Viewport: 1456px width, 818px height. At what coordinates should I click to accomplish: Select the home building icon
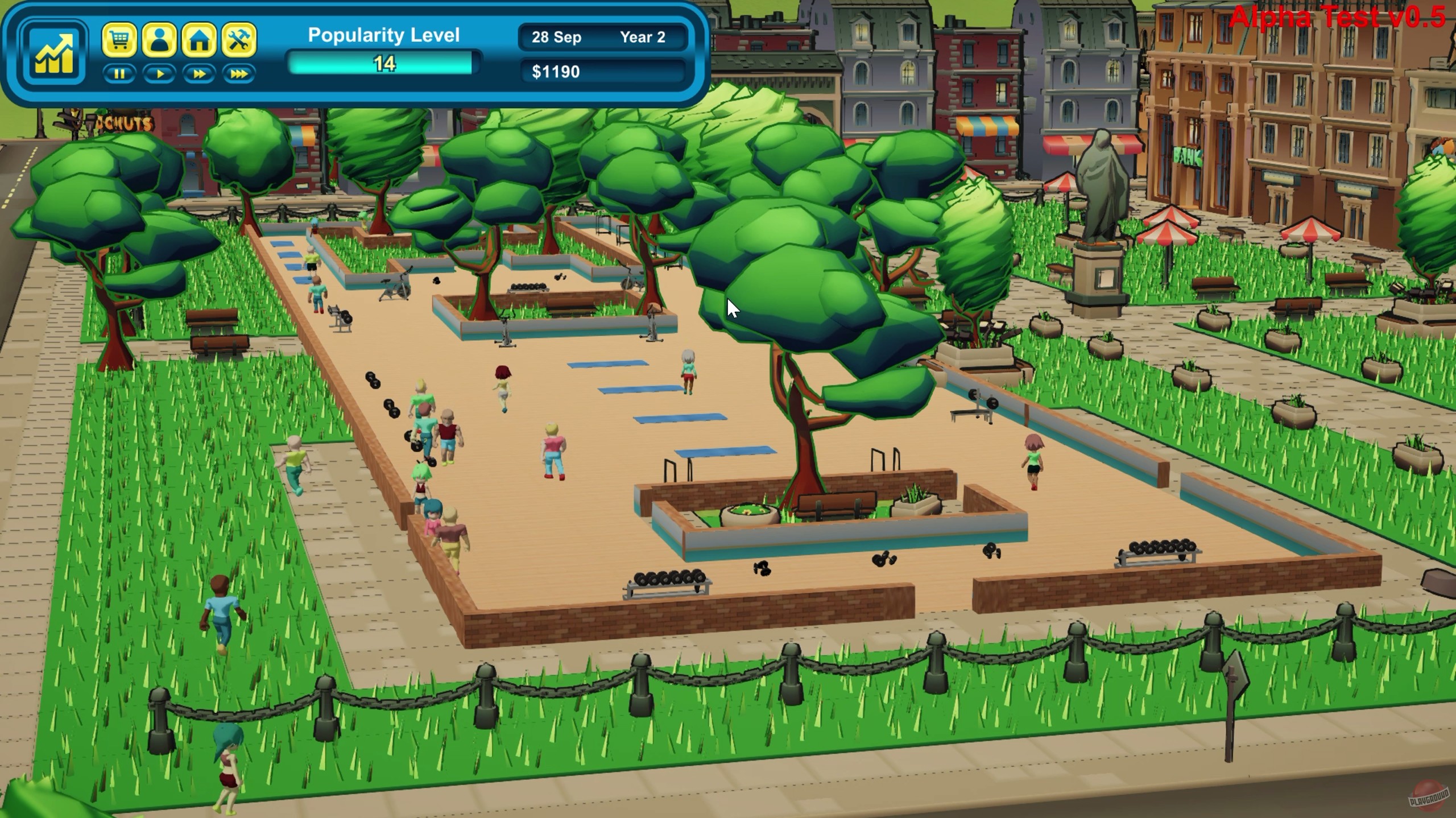pyautogui.click(x=199, y=39)
